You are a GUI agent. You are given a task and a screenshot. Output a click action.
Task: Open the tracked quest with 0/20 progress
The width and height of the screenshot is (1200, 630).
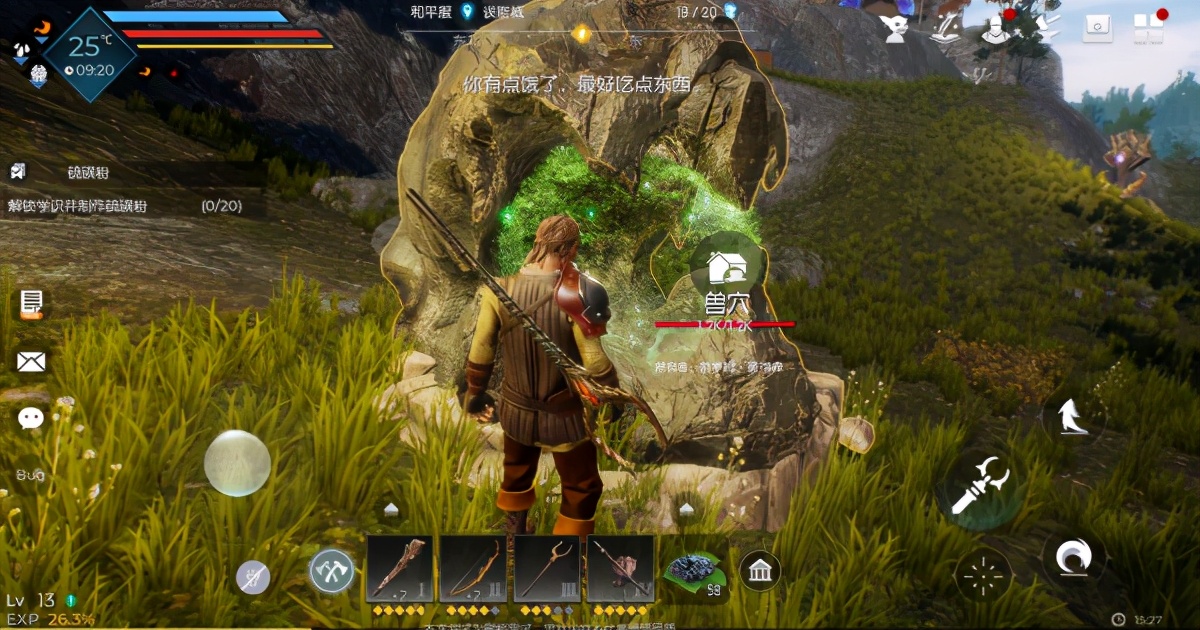click(x=130, y=206)
